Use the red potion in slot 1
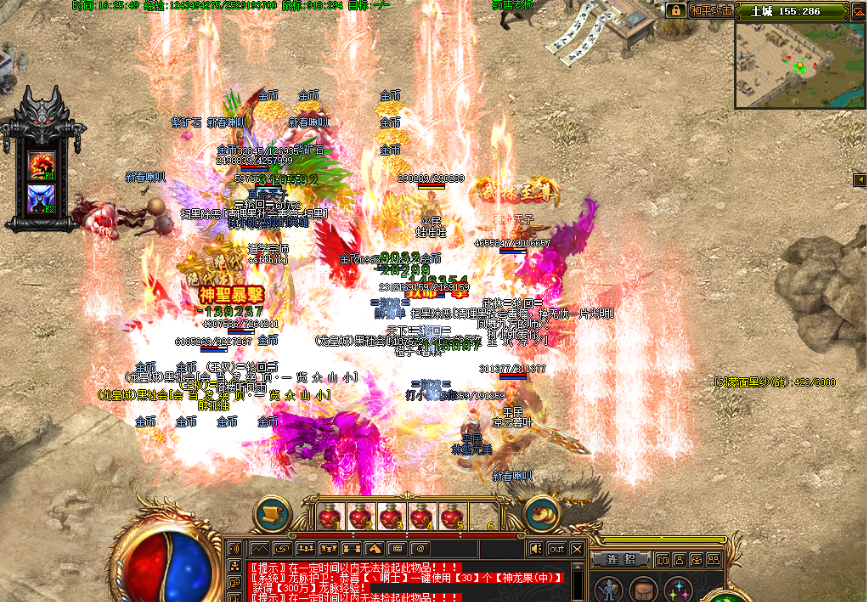 [x=329, y=516]
